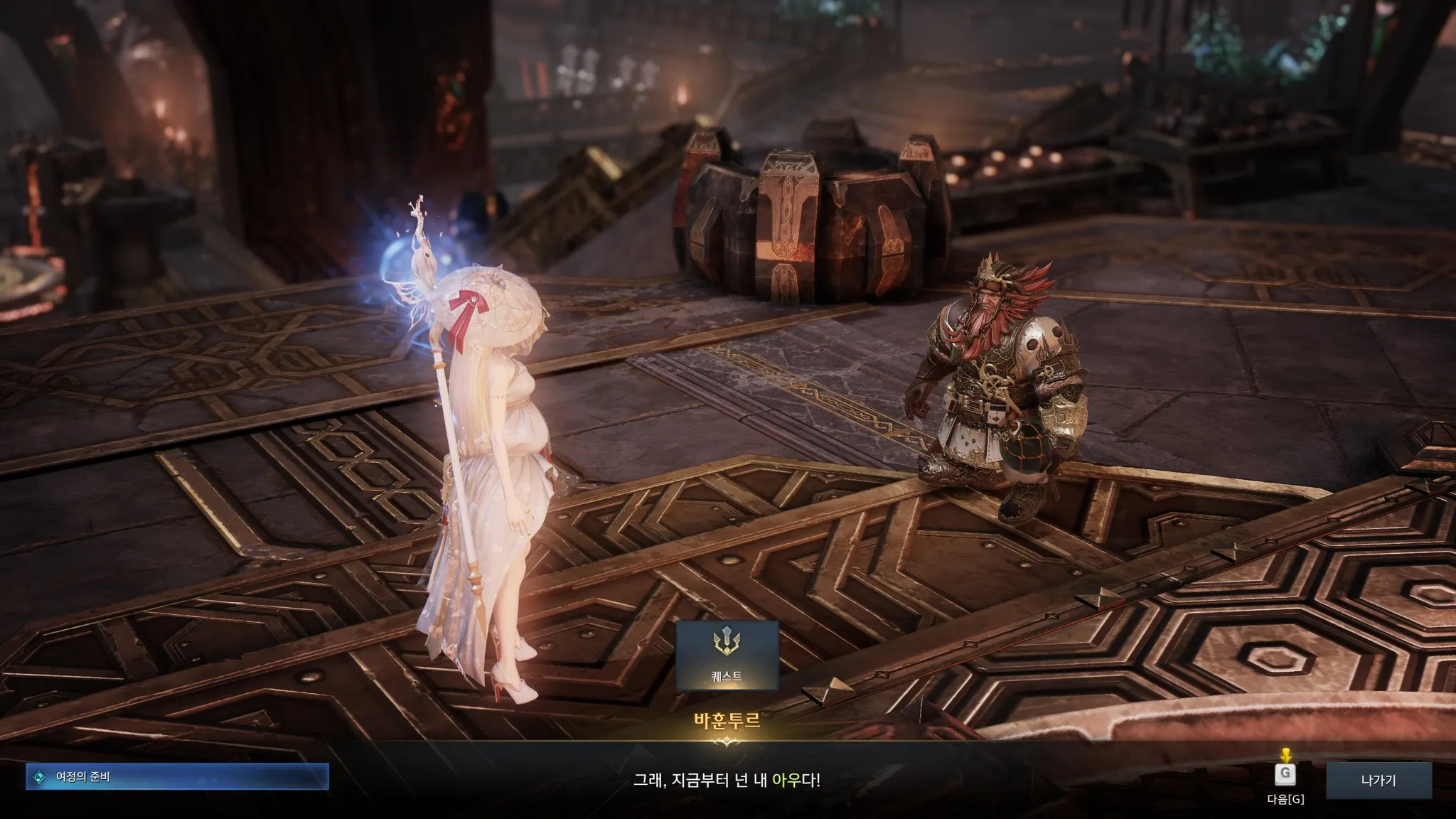Select the 퀘스트 dialogue option
The width and height of the screenshot is (1456, 819).
(x=727, y=656)
